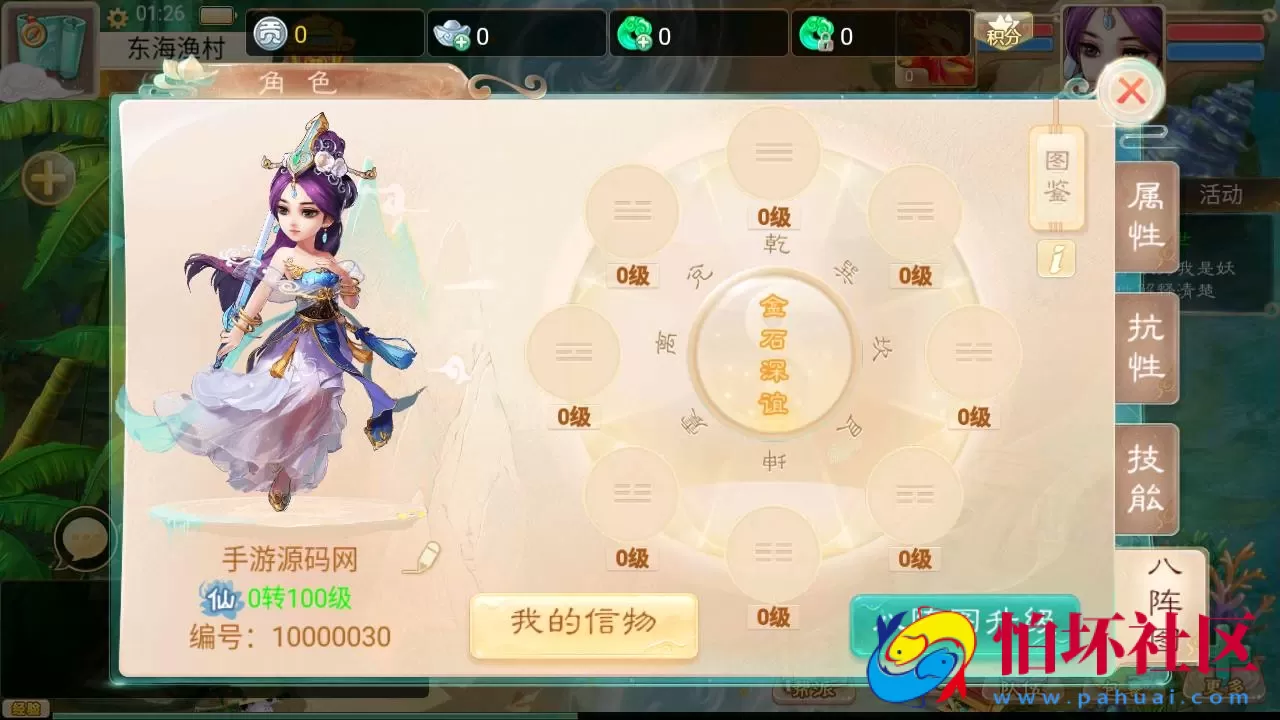Open the 积分 points panel
This screenshot has height=720, width=1280.
pyautogui.click(x=1002, y=34)
